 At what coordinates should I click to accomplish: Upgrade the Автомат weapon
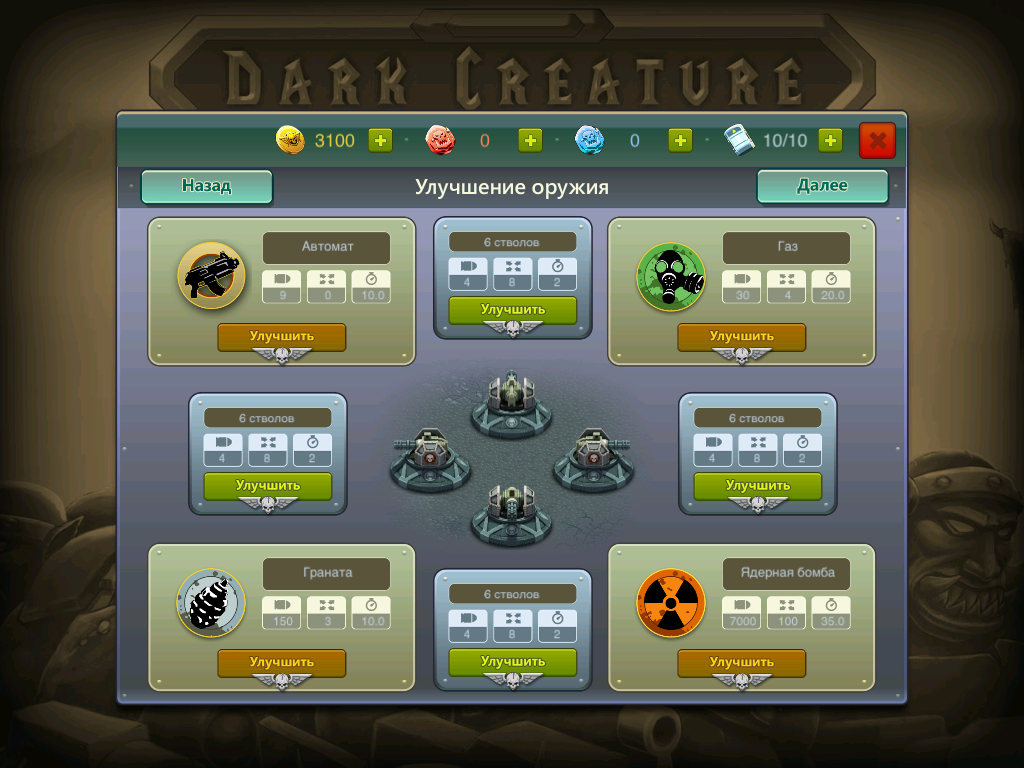click(x=281, y=337)
